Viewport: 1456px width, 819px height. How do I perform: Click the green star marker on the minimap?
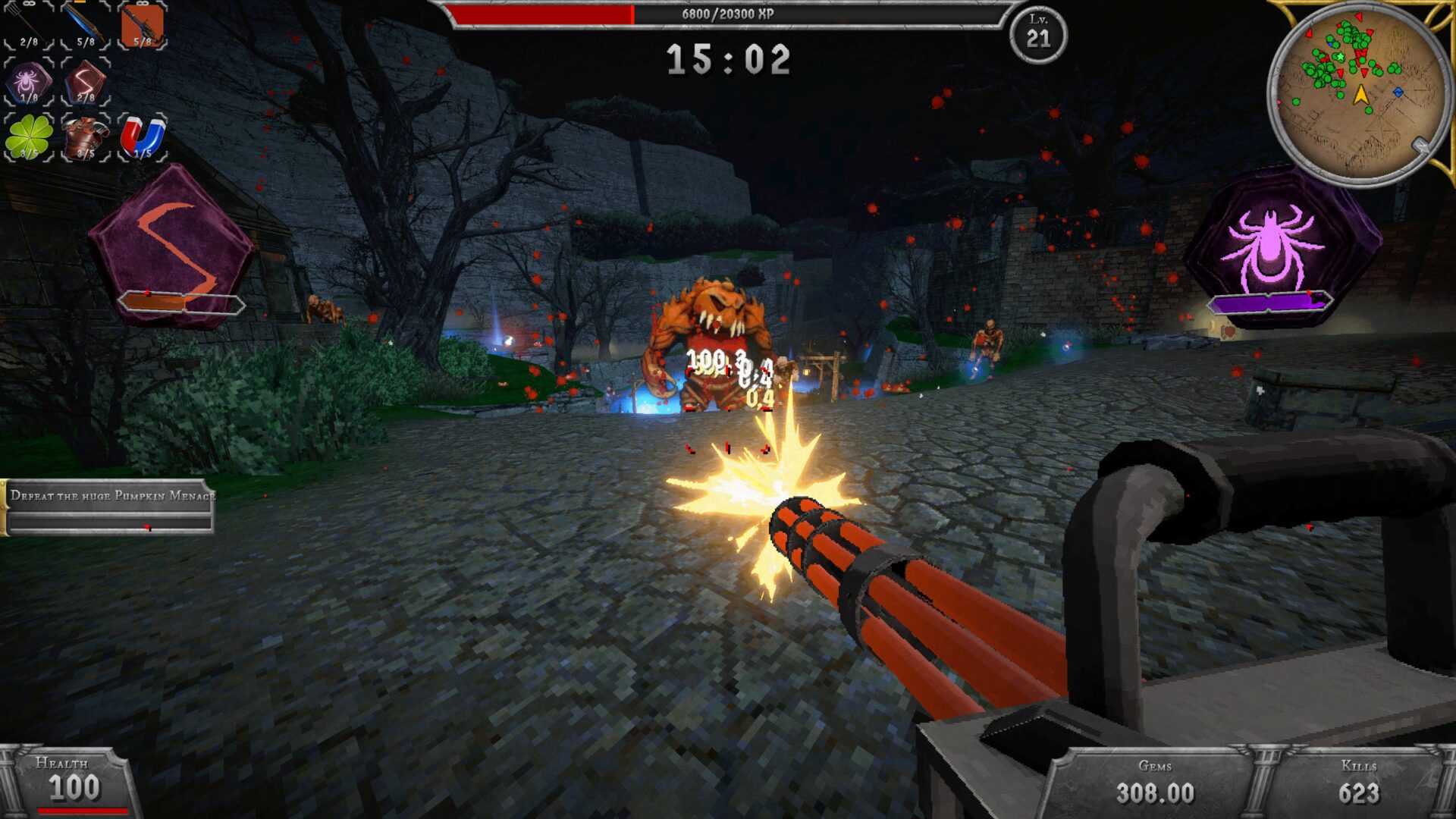(x=1341, y=57)
